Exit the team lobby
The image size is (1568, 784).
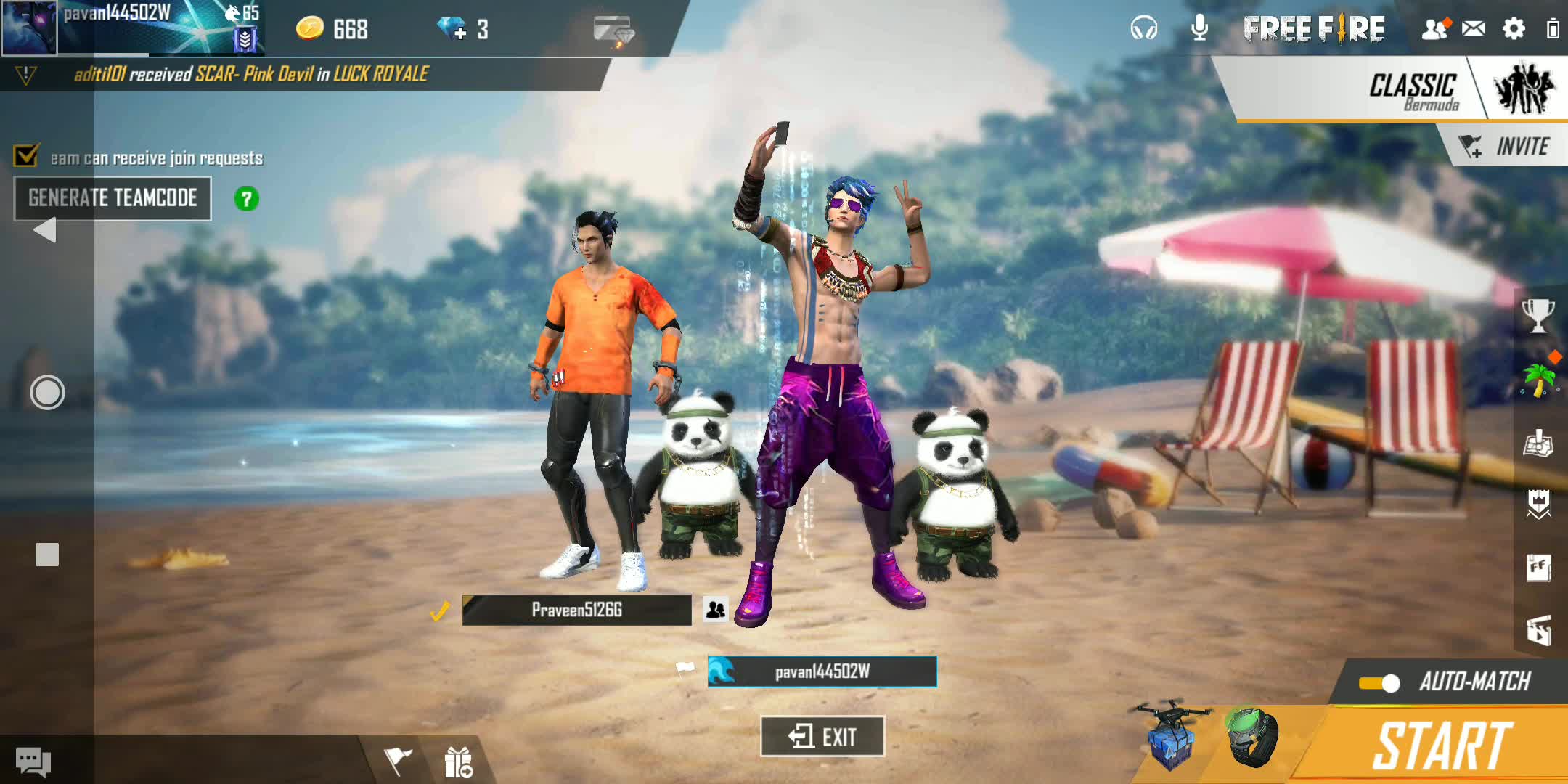(x=822, y=737)
